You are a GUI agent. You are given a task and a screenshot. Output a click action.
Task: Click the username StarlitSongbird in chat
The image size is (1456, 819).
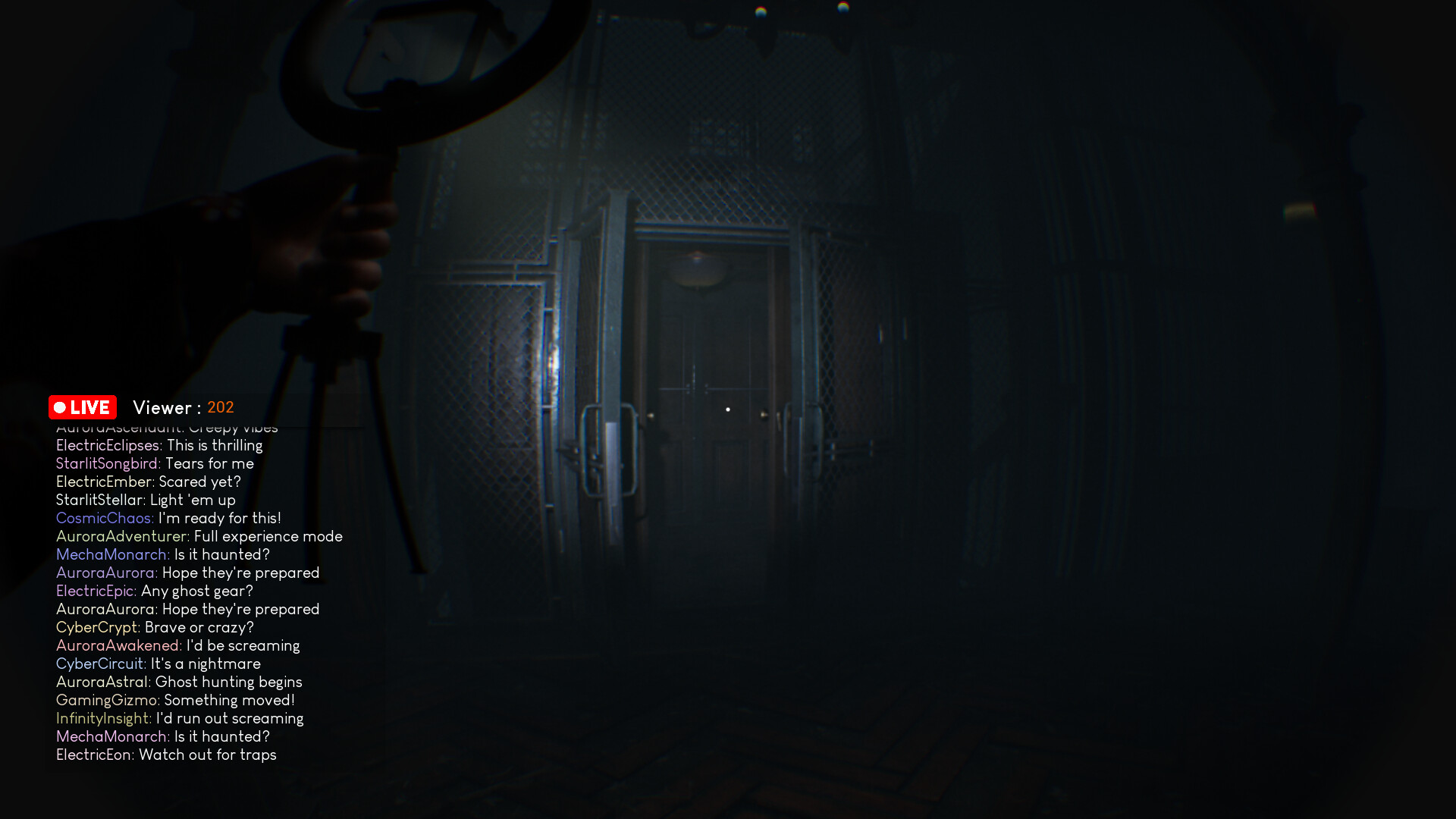105,463
